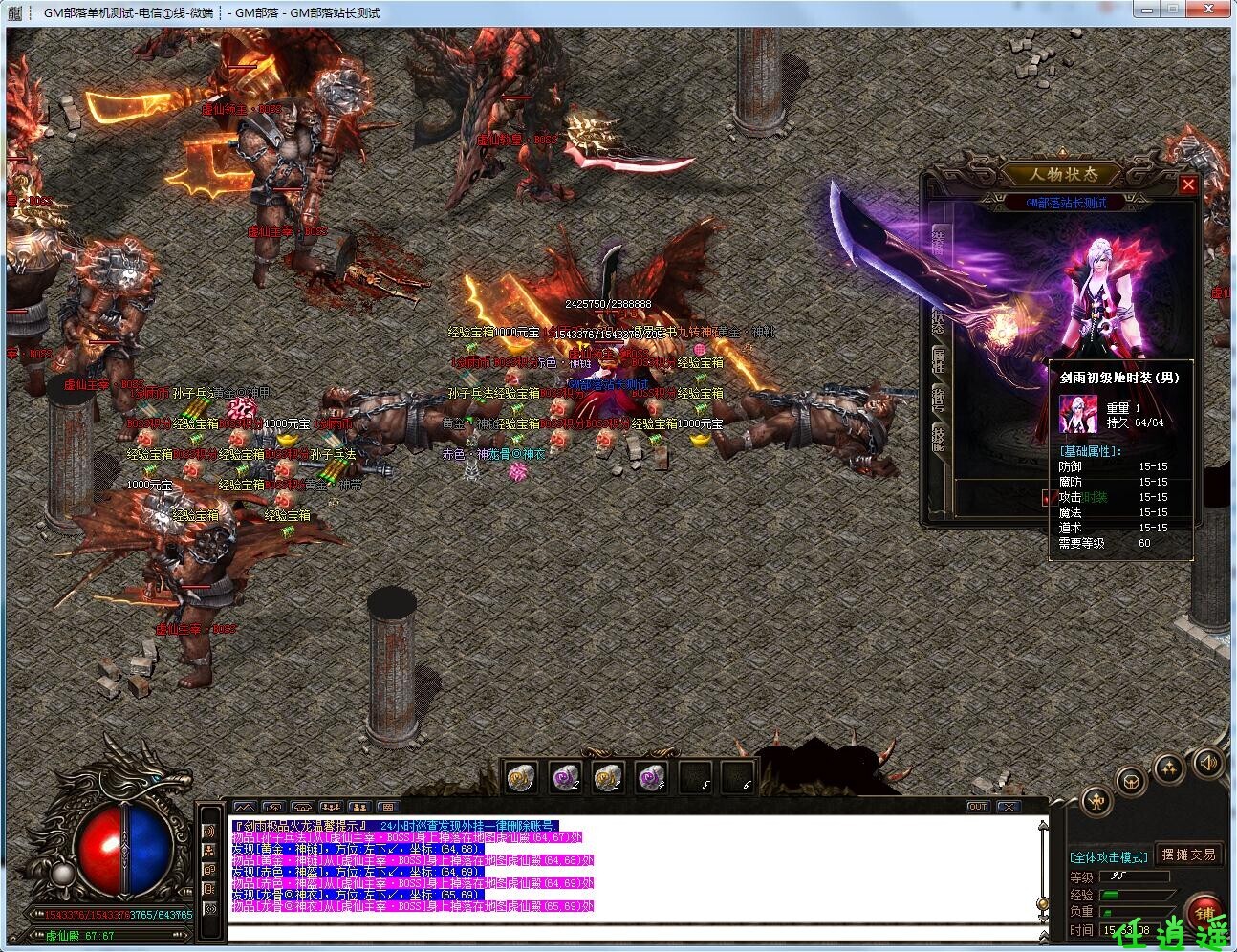This screenshot has height=952, width=1237.
Task: Open chat input with the keyboard icon
Action: click(388, 808)
